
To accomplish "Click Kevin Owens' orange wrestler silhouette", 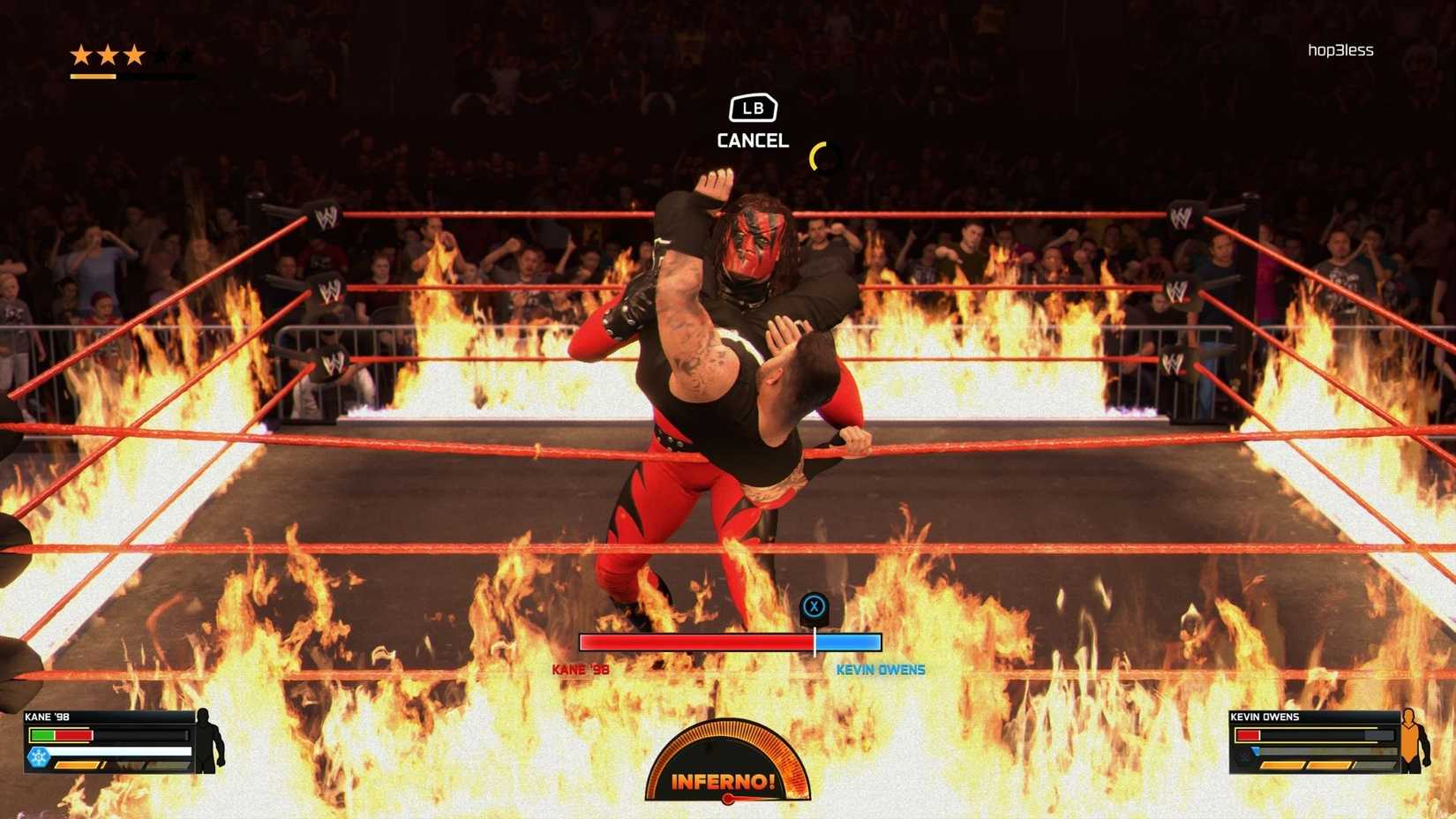I will click(x=1412, y=741).
